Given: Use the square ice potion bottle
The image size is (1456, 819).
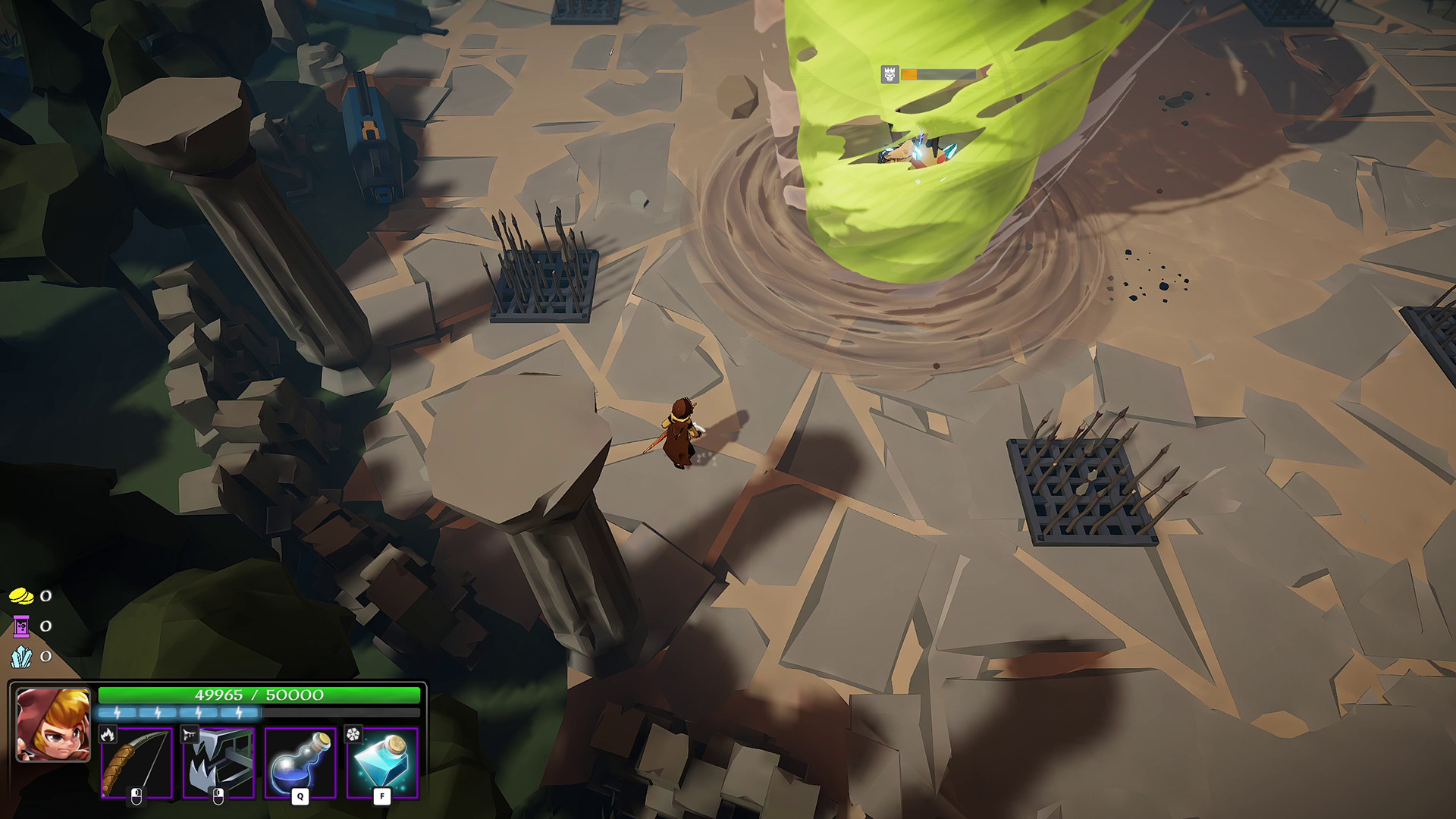Looking at the screenshot, I should 382,762.
